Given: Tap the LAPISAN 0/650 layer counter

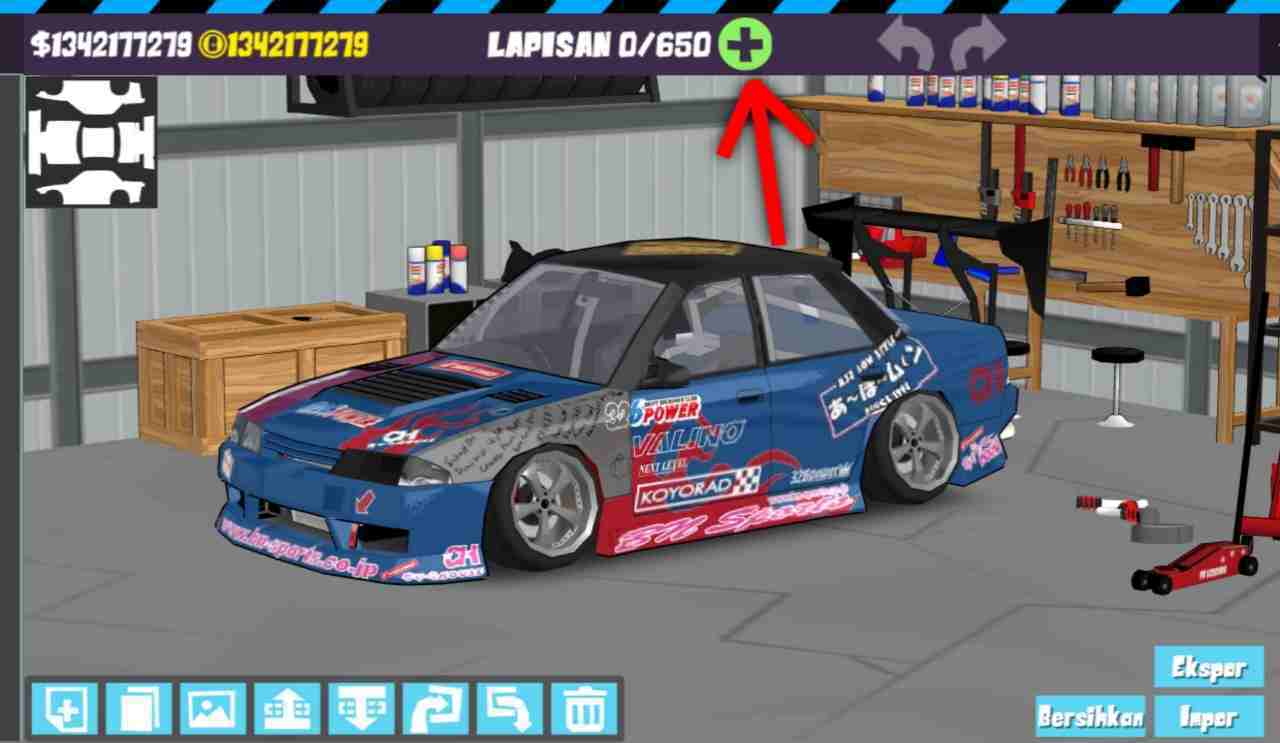Looking at the screenshot, I should pyautogui.click(x=600, y=43).
